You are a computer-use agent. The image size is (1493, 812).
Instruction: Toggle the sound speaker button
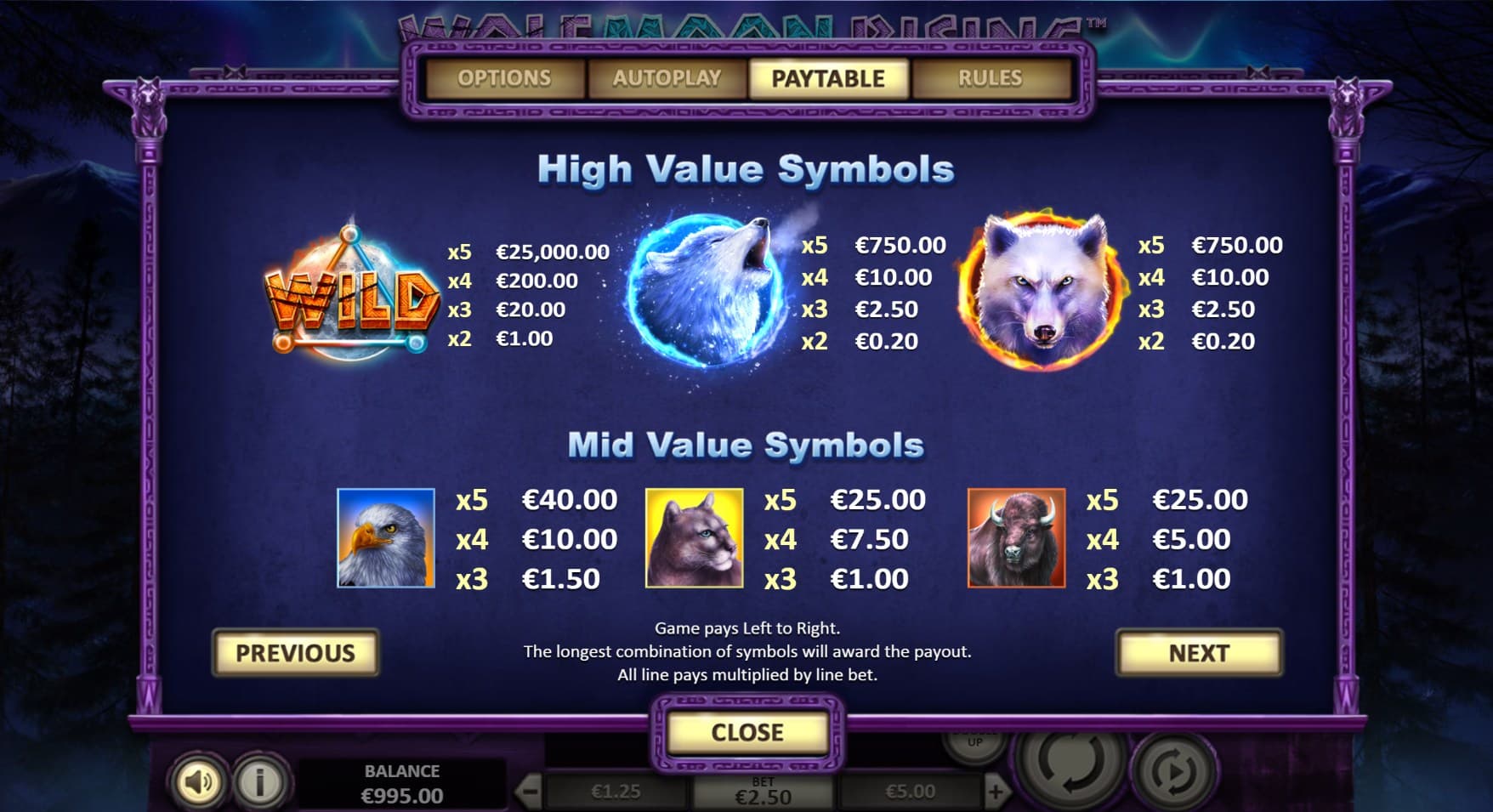(197, 781)
